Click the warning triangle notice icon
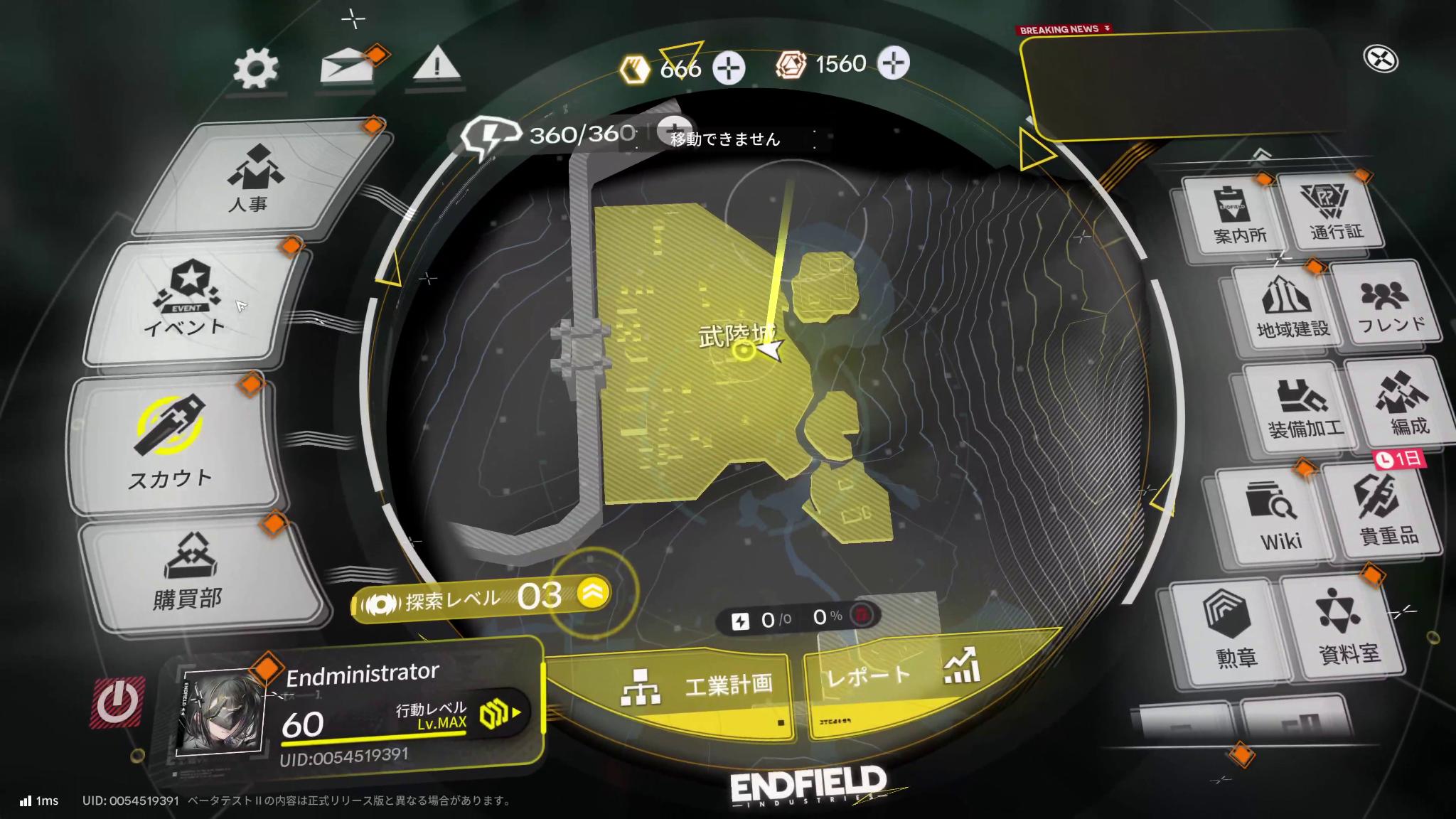Image resolution: width=1456 pixels, height=819 pixels. pos(437,66)
